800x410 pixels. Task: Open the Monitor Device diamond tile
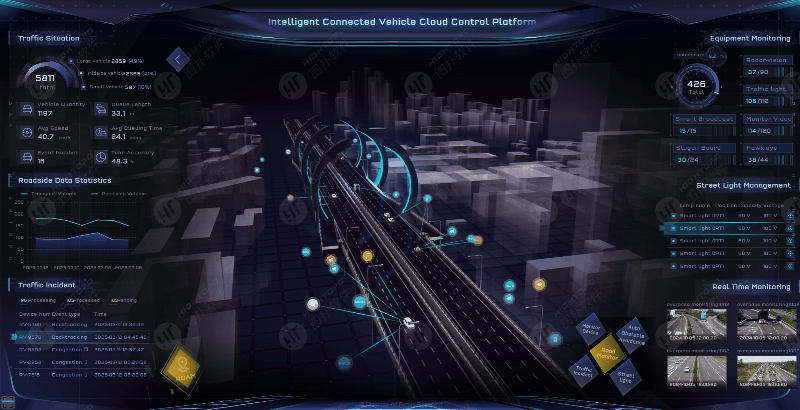point(590,329)
